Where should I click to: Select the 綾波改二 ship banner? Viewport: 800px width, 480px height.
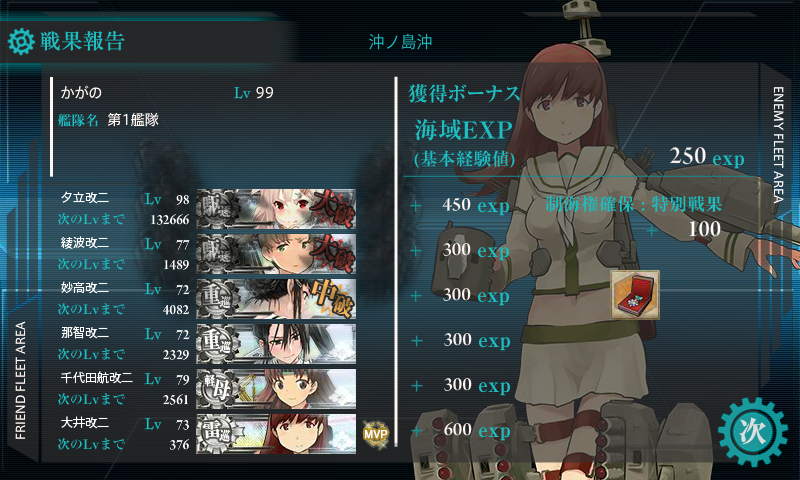coord(277,252)
